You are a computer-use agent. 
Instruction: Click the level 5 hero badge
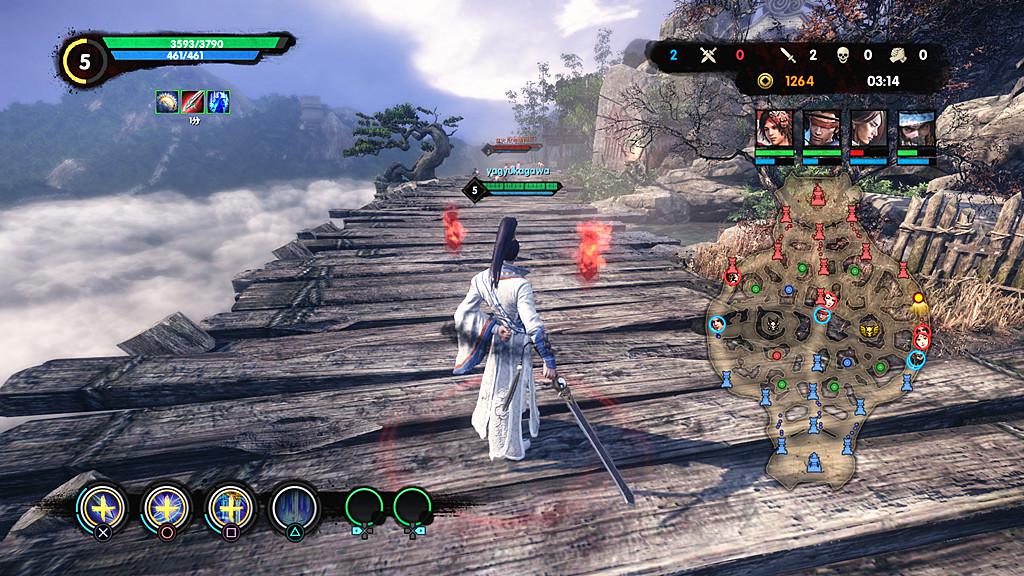click(x=85, y=62)
